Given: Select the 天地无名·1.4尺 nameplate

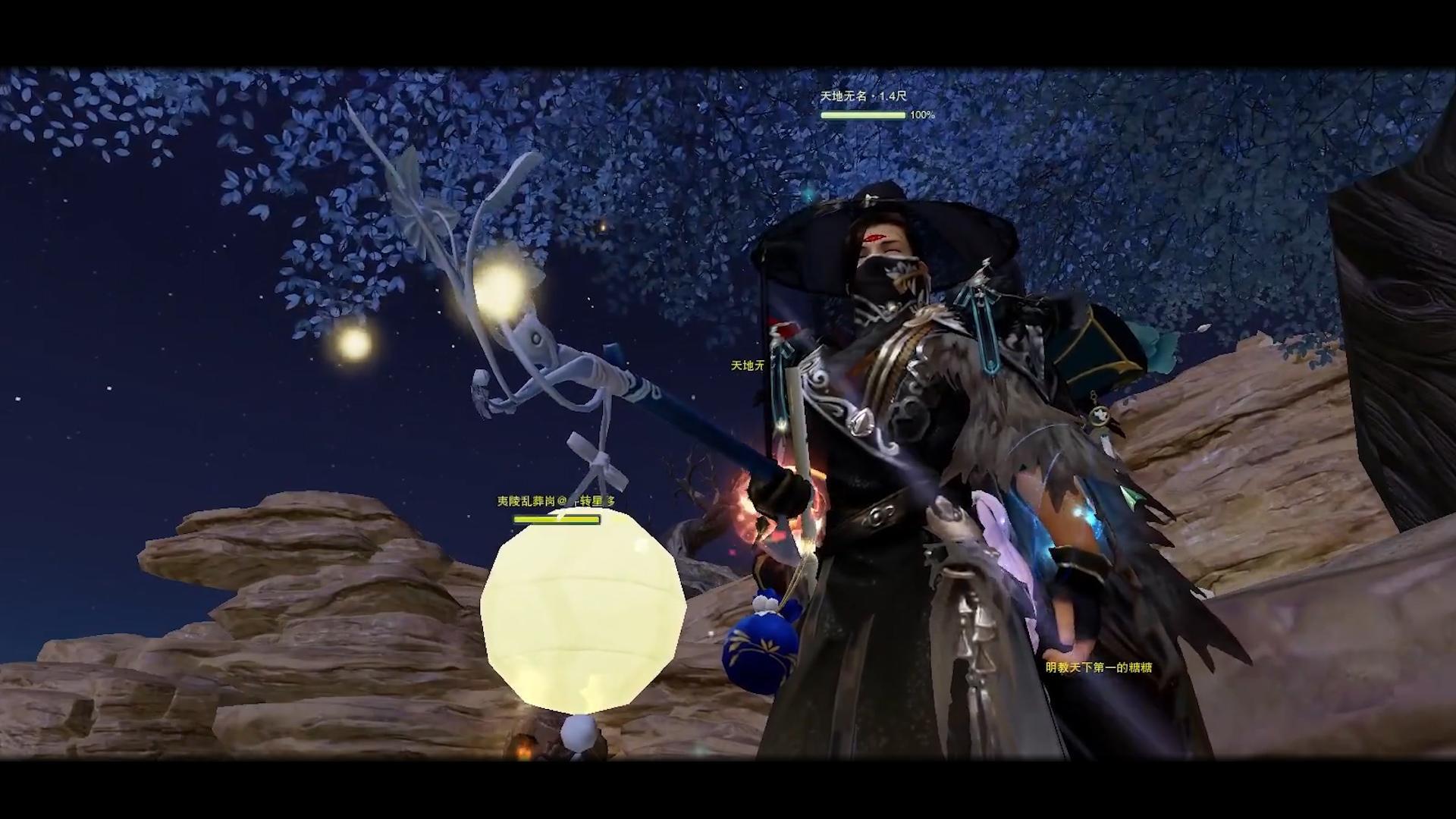Looking at the screenshot, I should (863, 97).
